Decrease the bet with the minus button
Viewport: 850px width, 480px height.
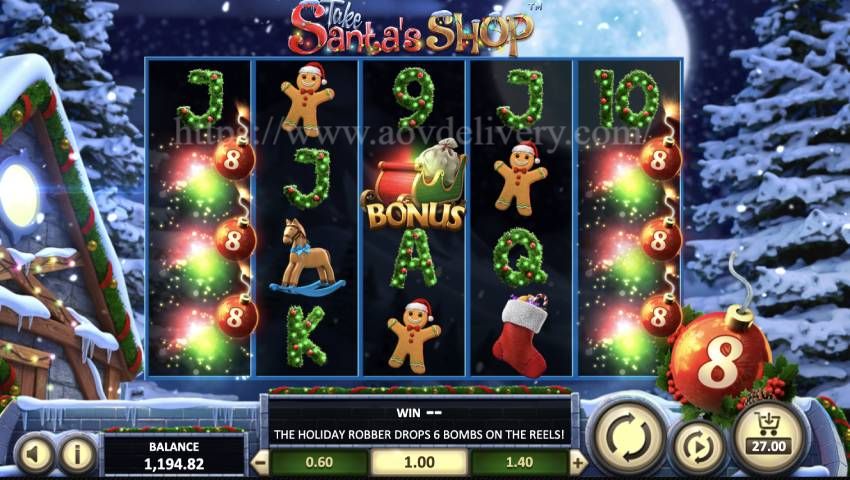(x=260, y=462)
